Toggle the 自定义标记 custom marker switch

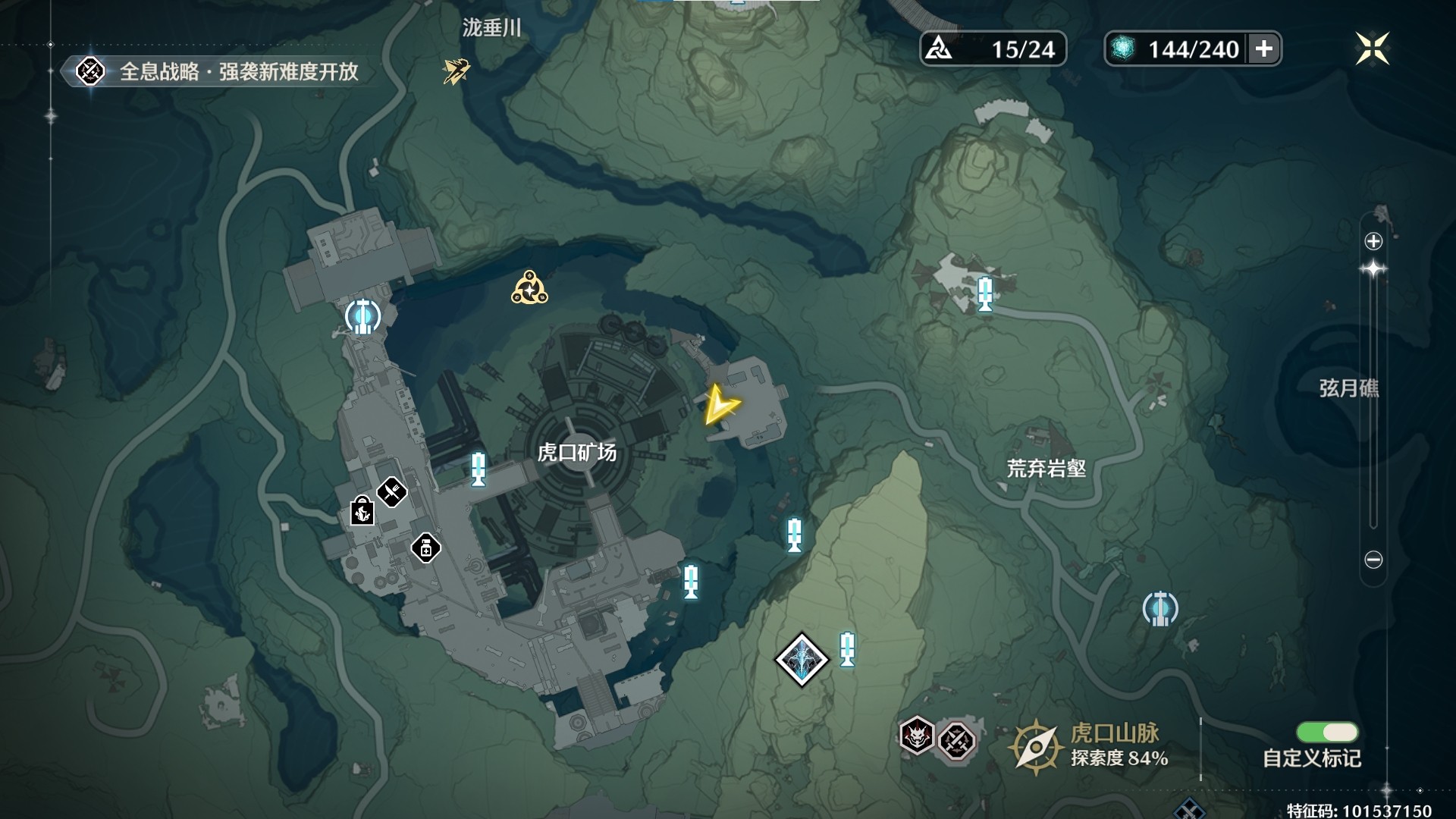tap(1327, 732)
